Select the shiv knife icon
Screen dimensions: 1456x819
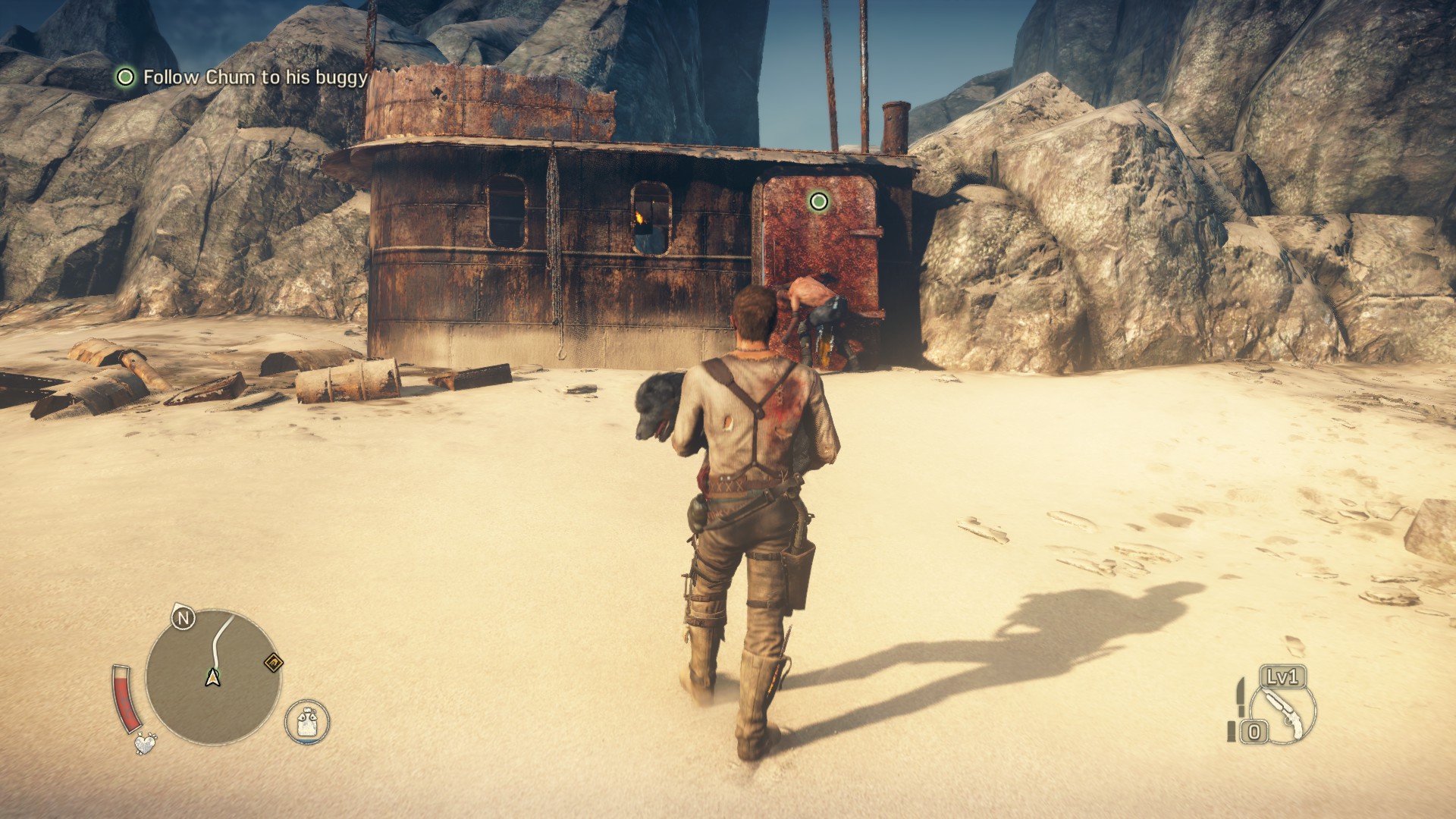click(x=1238, y=700)
